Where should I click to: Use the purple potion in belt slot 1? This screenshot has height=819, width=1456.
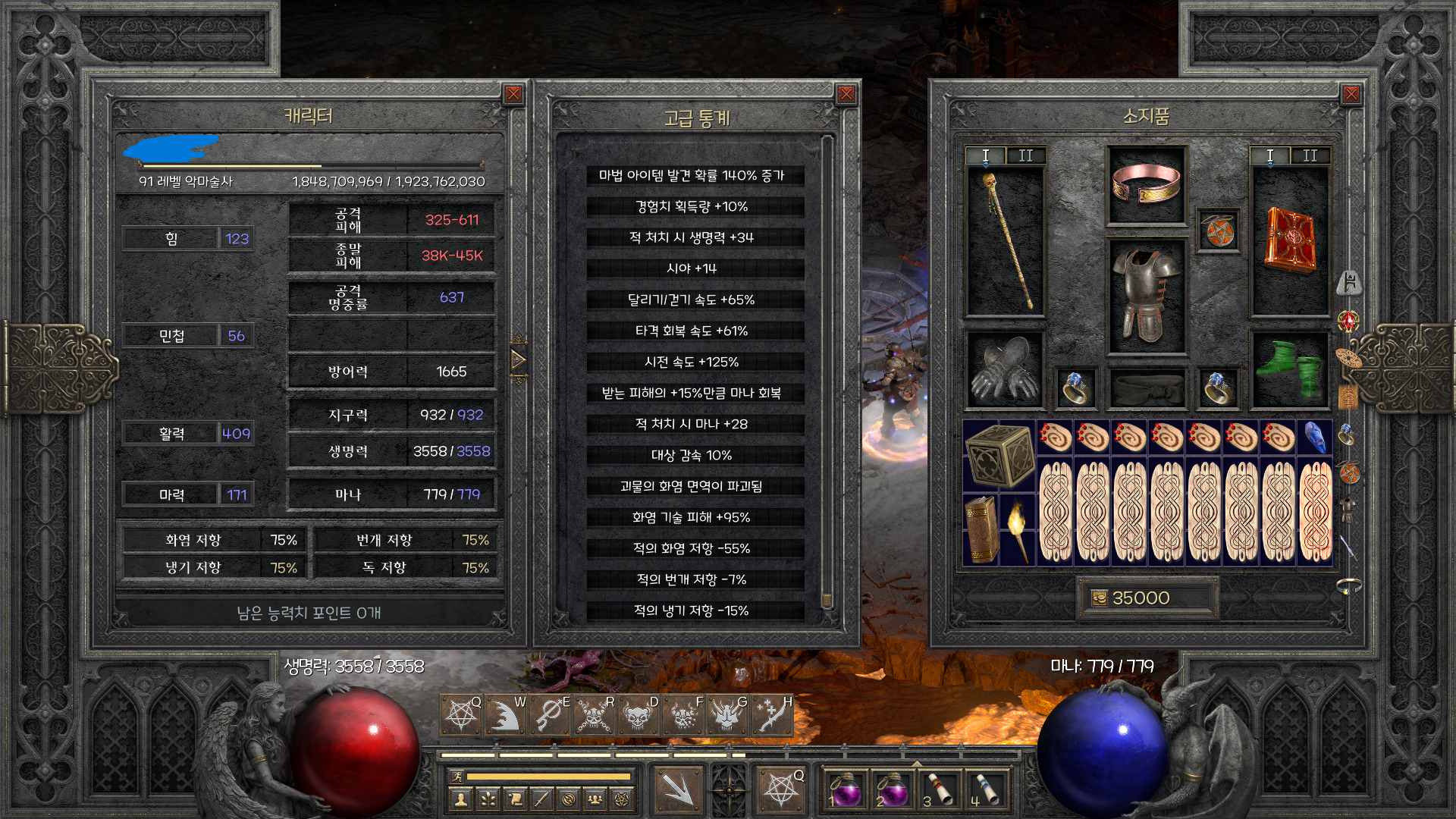(845, 789)
